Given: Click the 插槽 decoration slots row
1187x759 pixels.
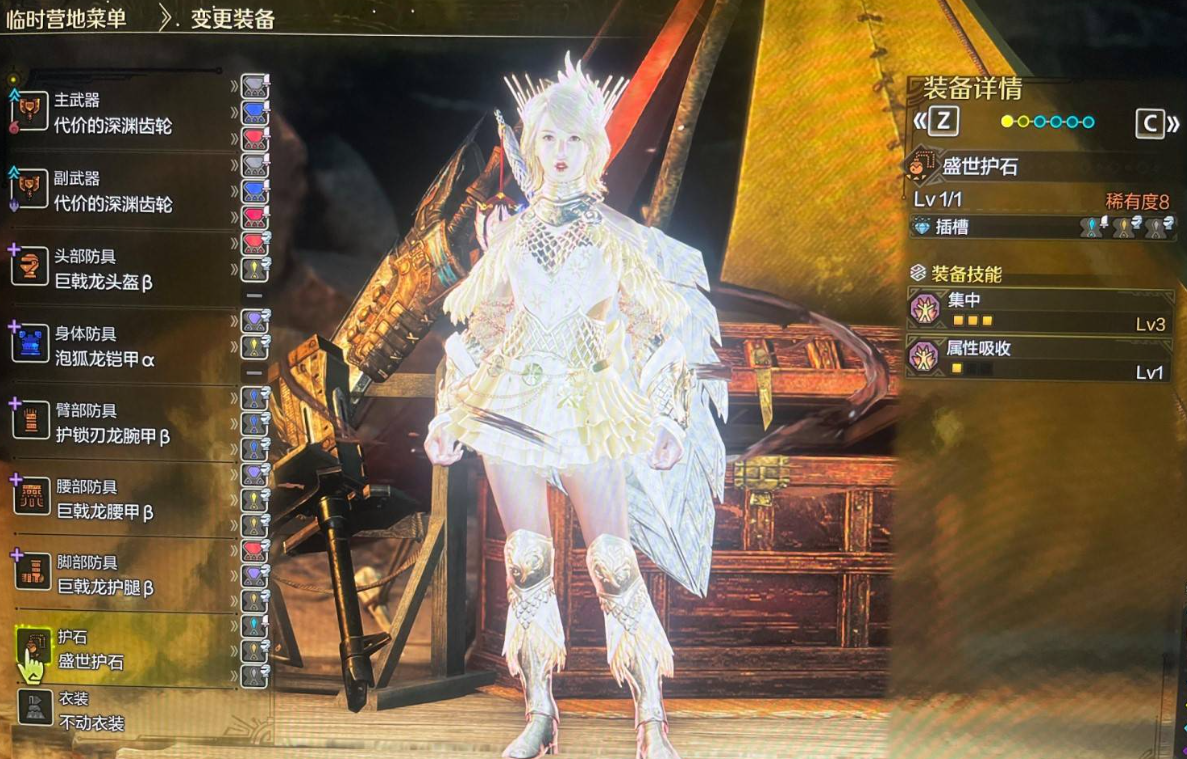Looking at the screenshot, I should pos(1040,227).
